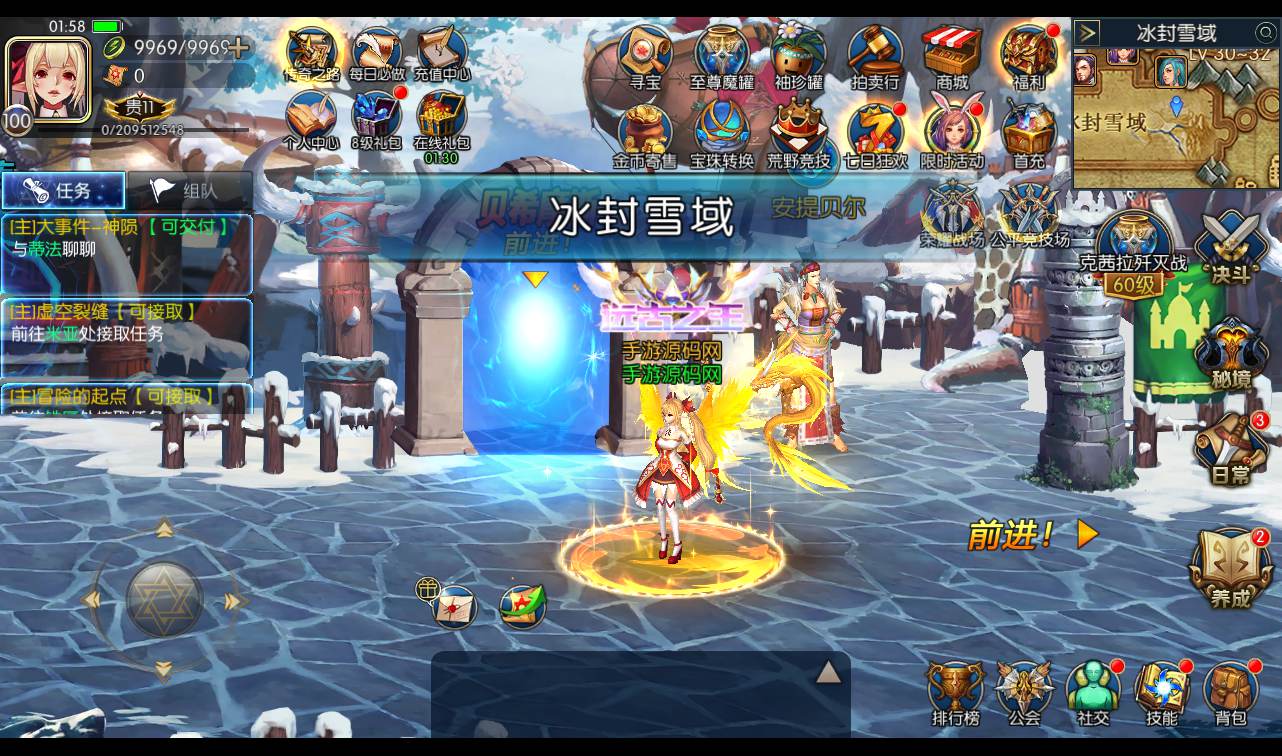Open the 首充 first recharge offer
Viewport: 1282px width, 756px height.
[x=1028, y=133]
